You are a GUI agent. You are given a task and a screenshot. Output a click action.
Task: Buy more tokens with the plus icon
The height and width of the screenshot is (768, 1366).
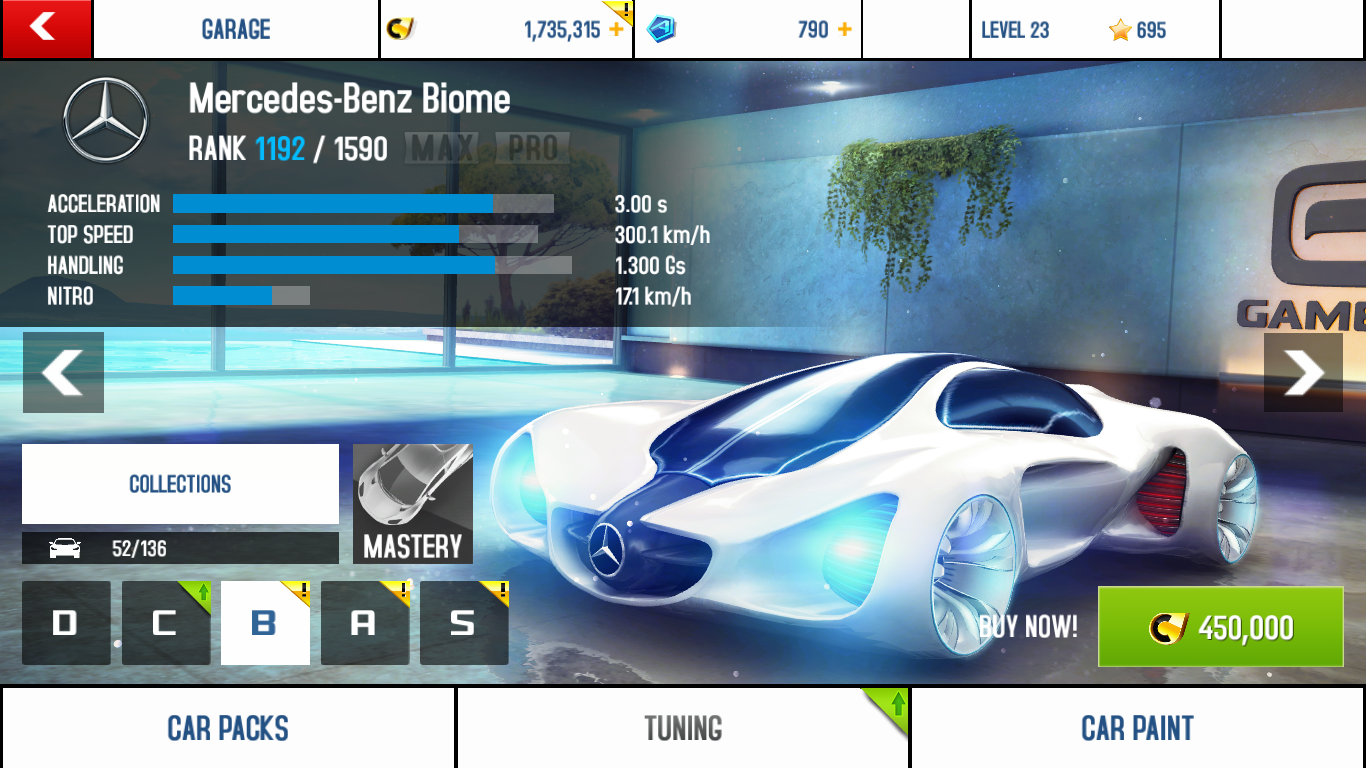tap(845, 30)
